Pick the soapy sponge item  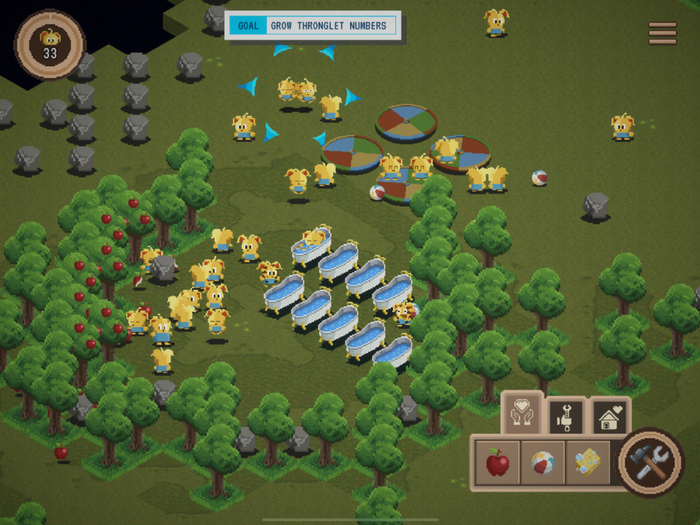pyautogui.click(x=588, y=463)
